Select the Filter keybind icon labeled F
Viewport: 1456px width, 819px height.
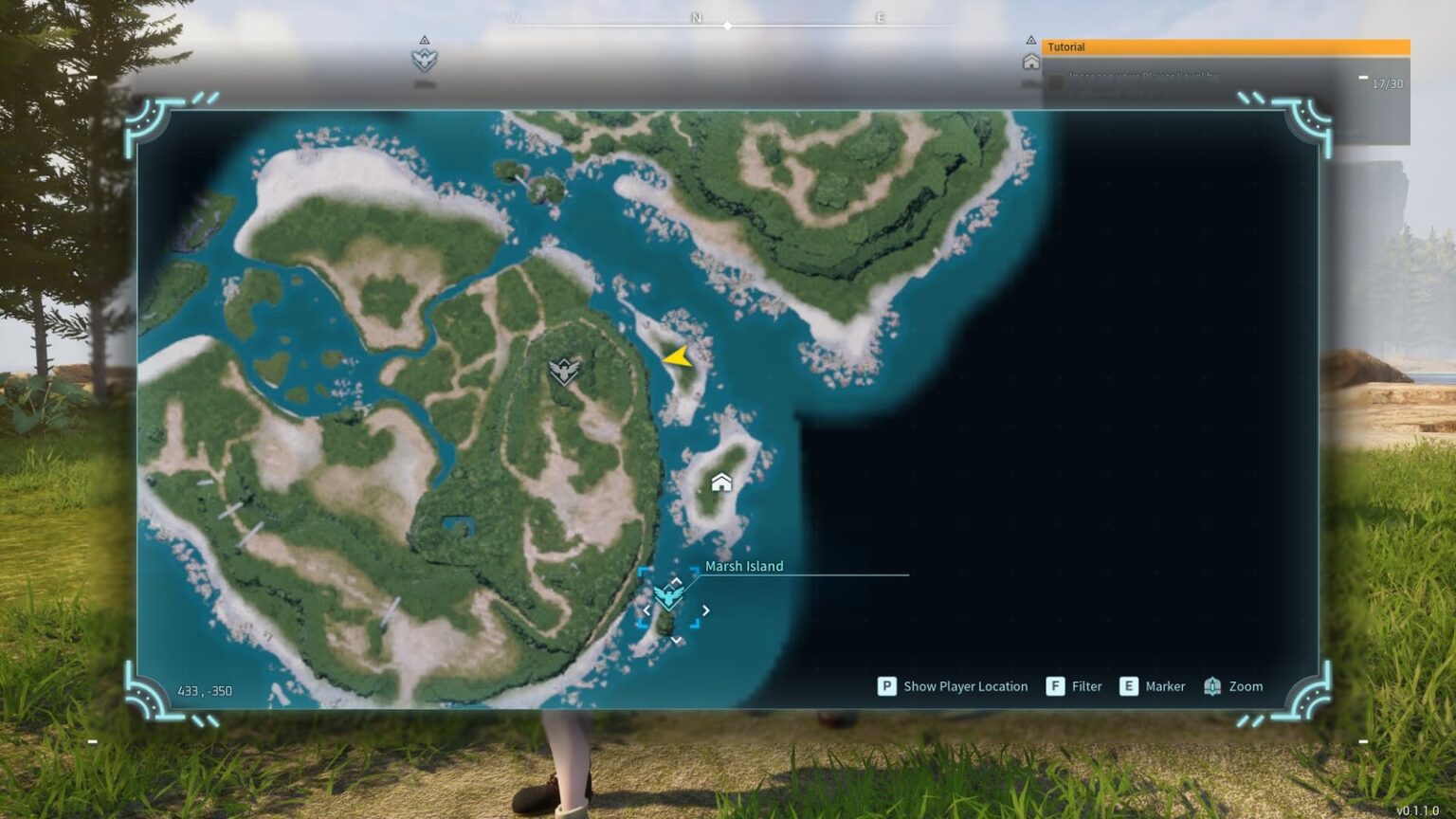point(1055,685)
